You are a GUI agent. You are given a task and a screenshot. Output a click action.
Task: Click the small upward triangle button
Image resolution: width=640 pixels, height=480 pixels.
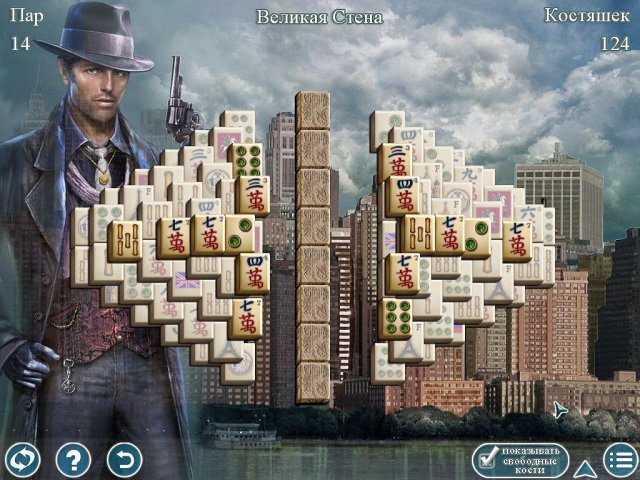585,467
